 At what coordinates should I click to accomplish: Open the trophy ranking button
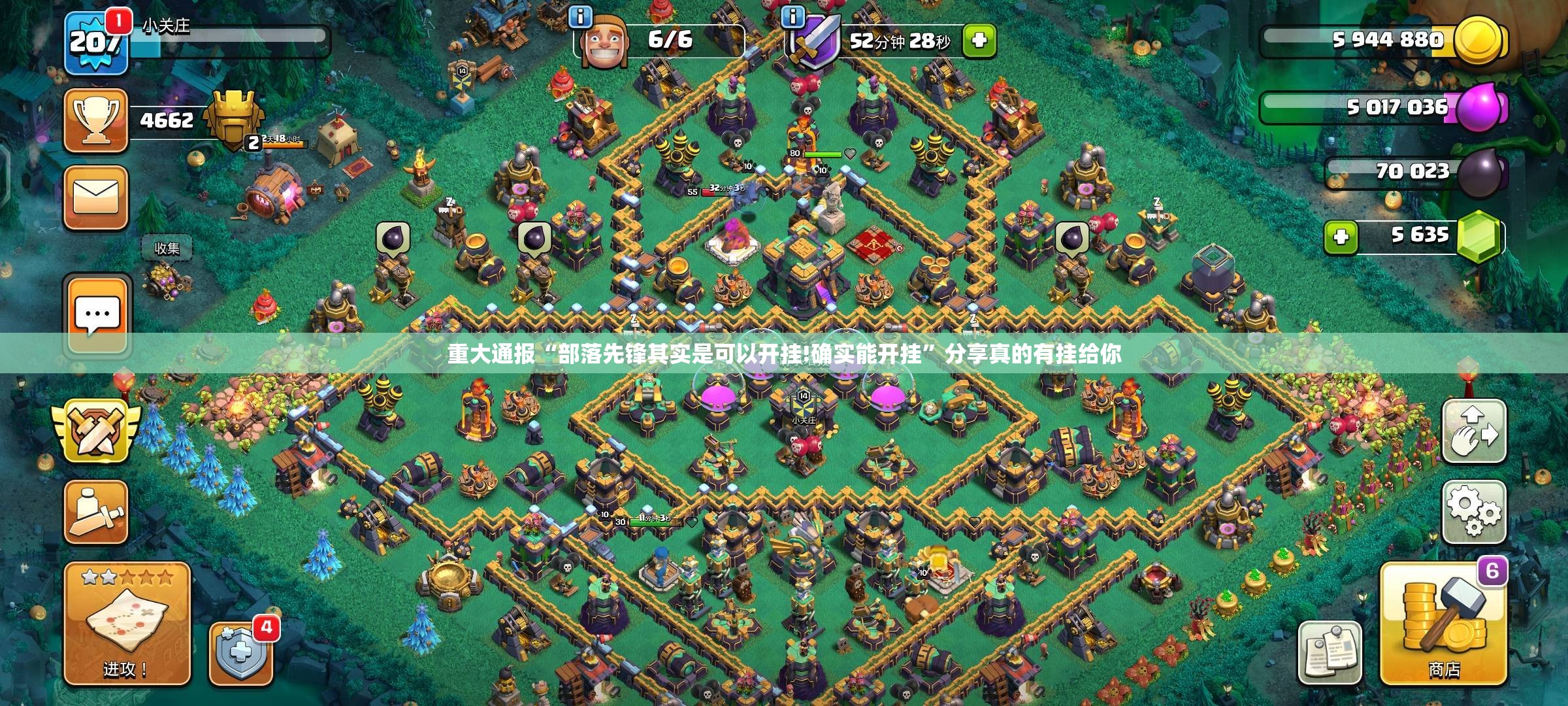(x=96, y=120)
